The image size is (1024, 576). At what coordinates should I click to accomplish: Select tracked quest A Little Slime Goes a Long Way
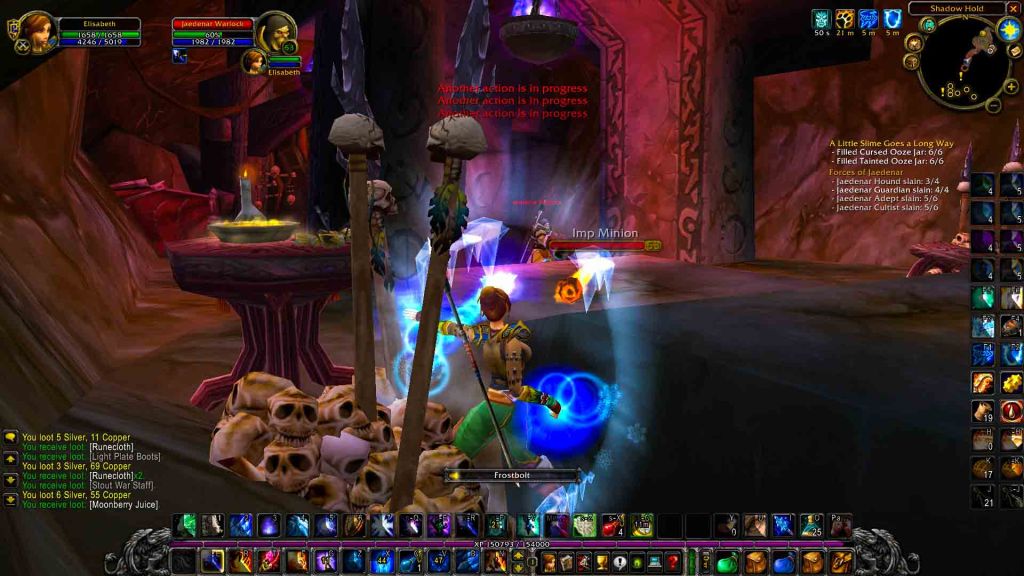point(892,143)
